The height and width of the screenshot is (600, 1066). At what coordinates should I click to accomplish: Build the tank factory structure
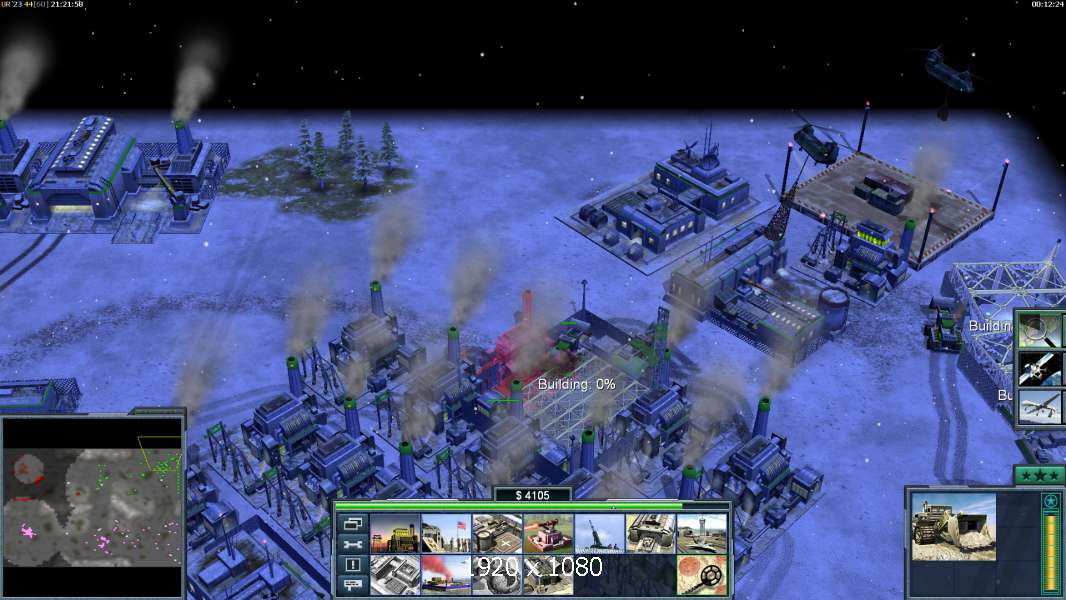click(650, 533)
